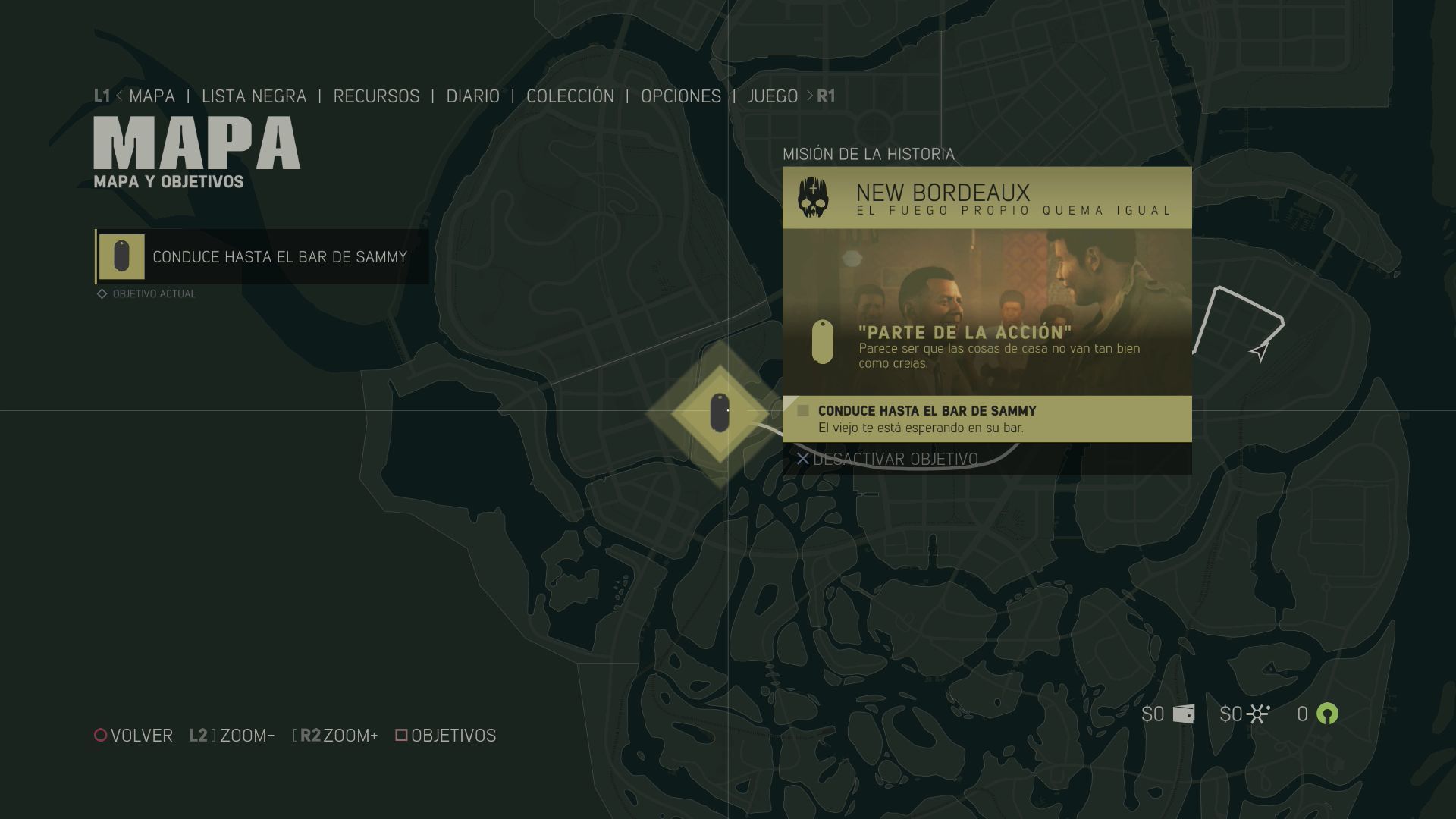Go to the Recursos tab
The width and height of the screenshot is (1456, 819).
[376, 96]
